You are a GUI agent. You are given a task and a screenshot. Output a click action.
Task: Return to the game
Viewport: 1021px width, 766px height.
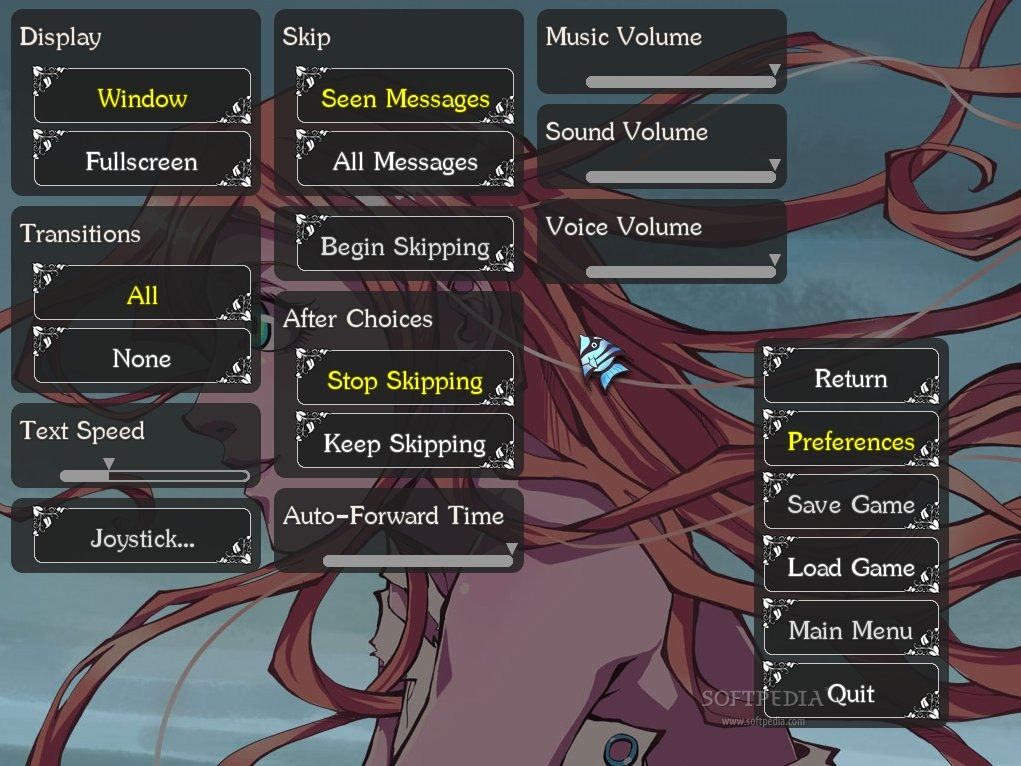pyautogui.click(x=851, y=378)
